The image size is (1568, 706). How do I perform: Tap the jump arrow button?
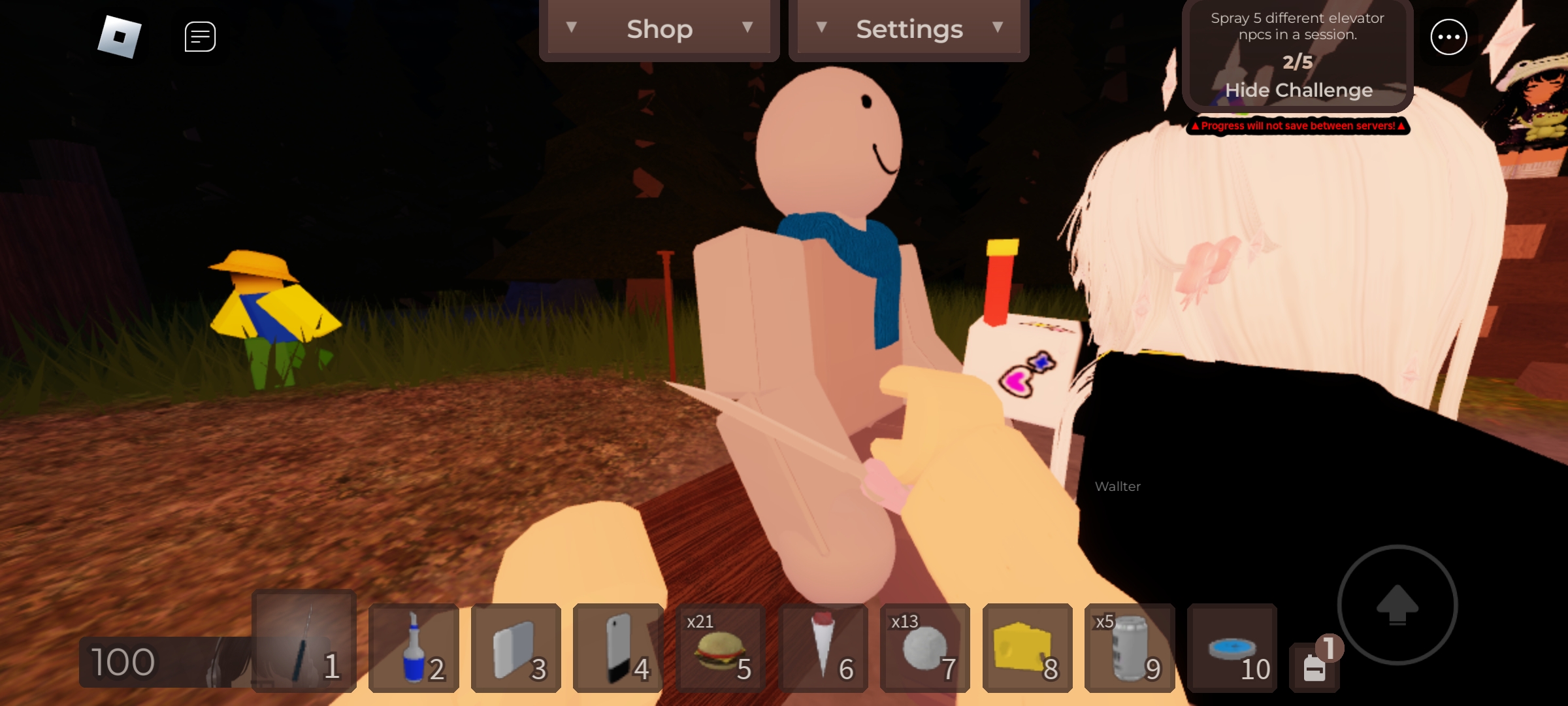(1397, 605)
